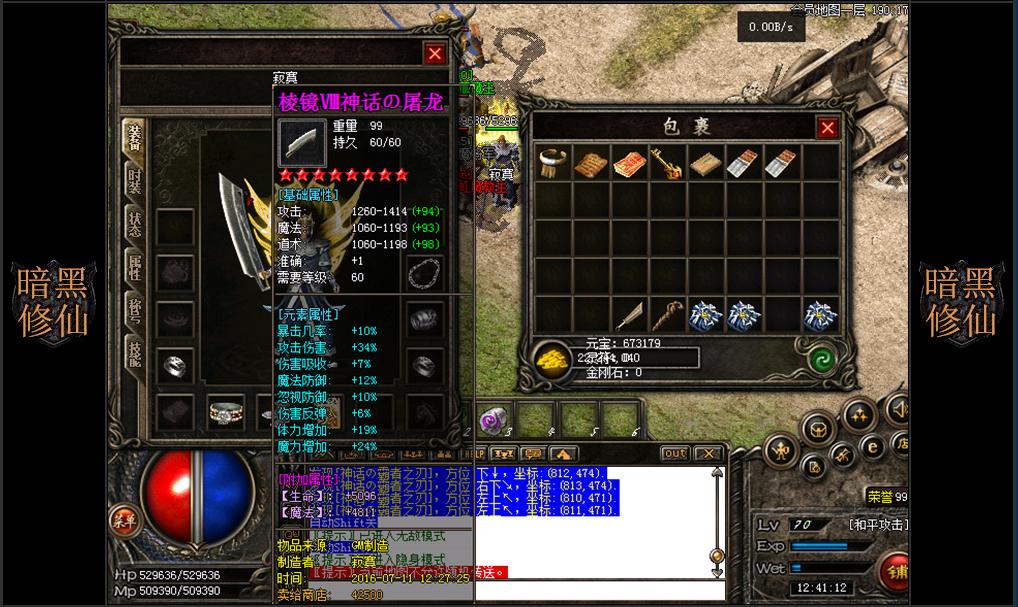Show the 属性 attributes tab
The width and height of the screenshot is (1018, 607).
pyautogui.click(x=135, y=266)
